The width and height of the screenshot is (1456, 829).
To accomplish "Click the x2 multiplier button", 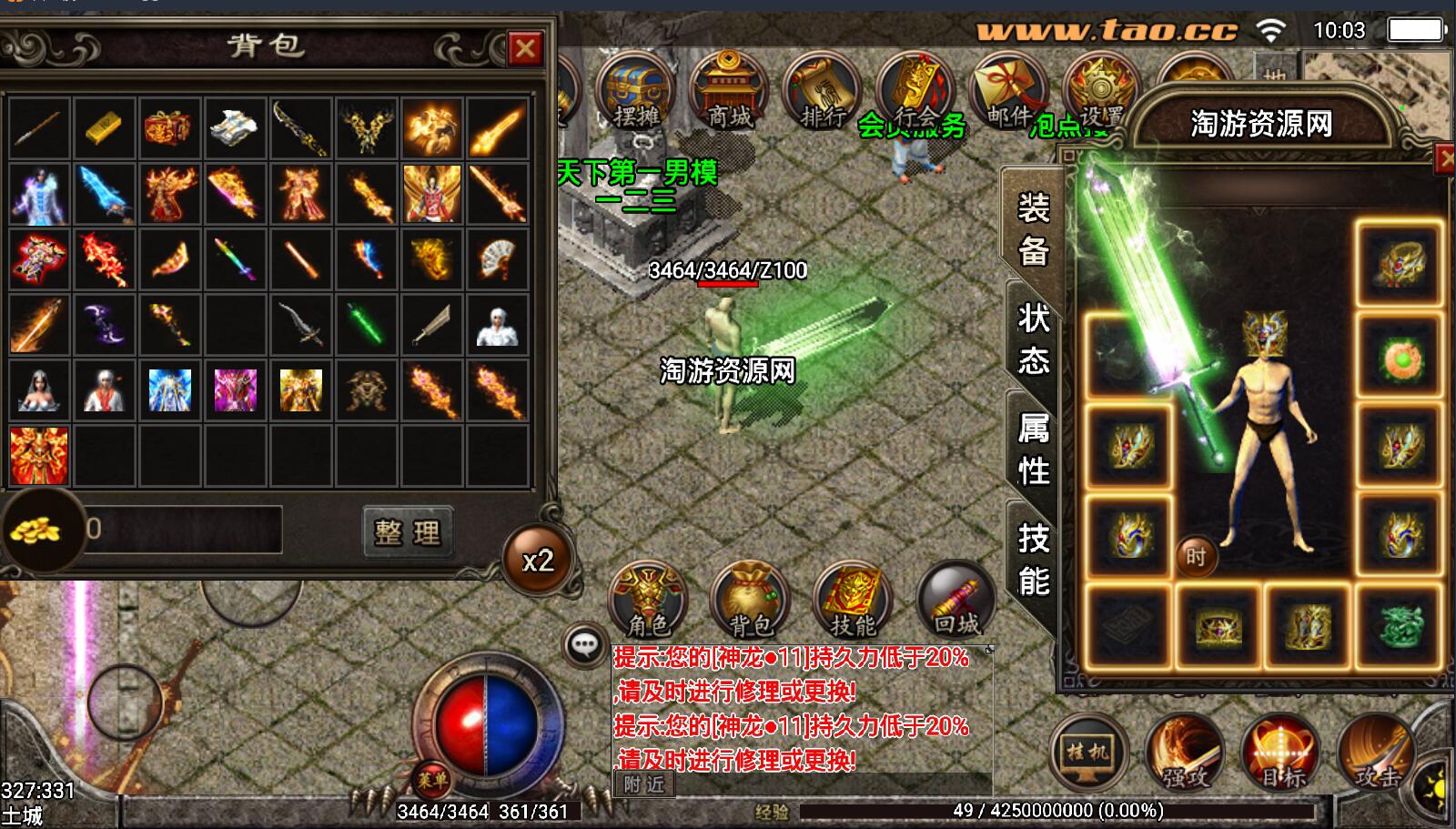I will [x=538, y=560].
